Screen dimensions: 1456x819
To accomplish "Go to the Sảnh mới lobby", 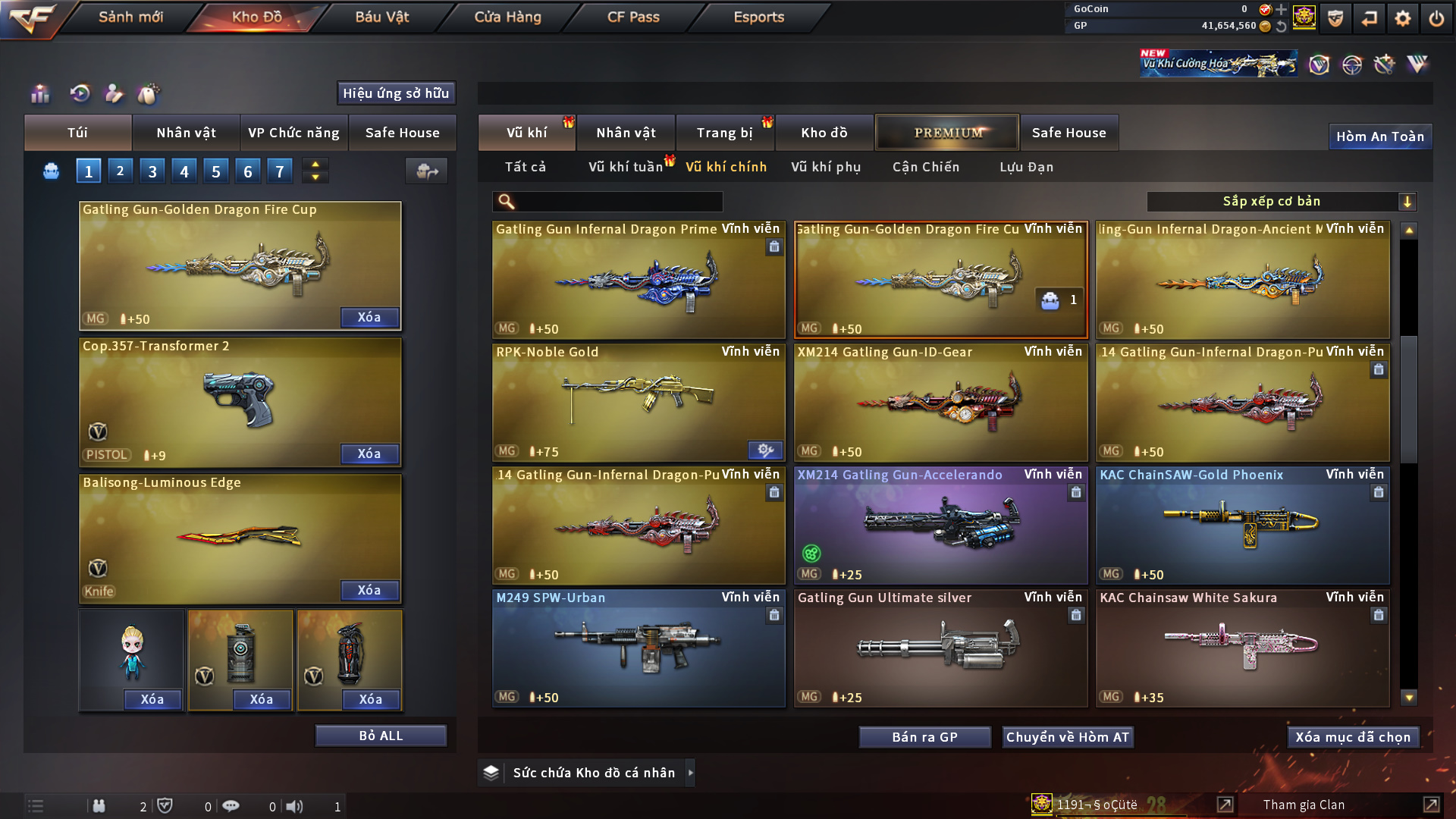I will [130, 17].
